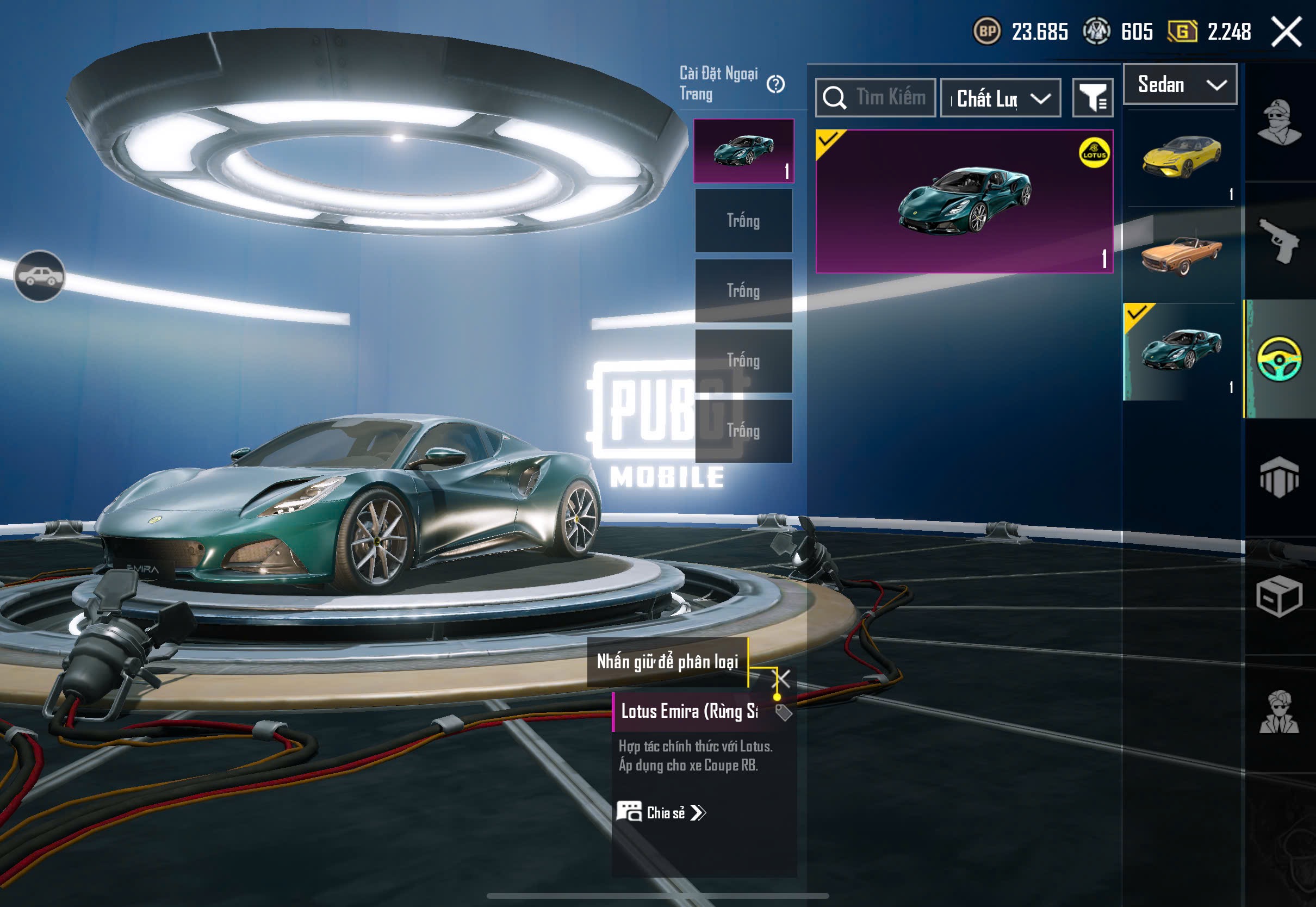
Task: Open the Sedan vehicle type dropdown
Action: tap(1180, 85)
